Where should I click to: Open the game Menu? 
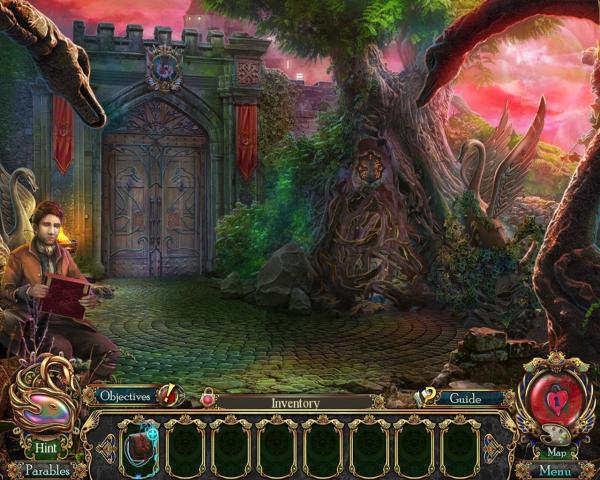[x=558, y=471]
